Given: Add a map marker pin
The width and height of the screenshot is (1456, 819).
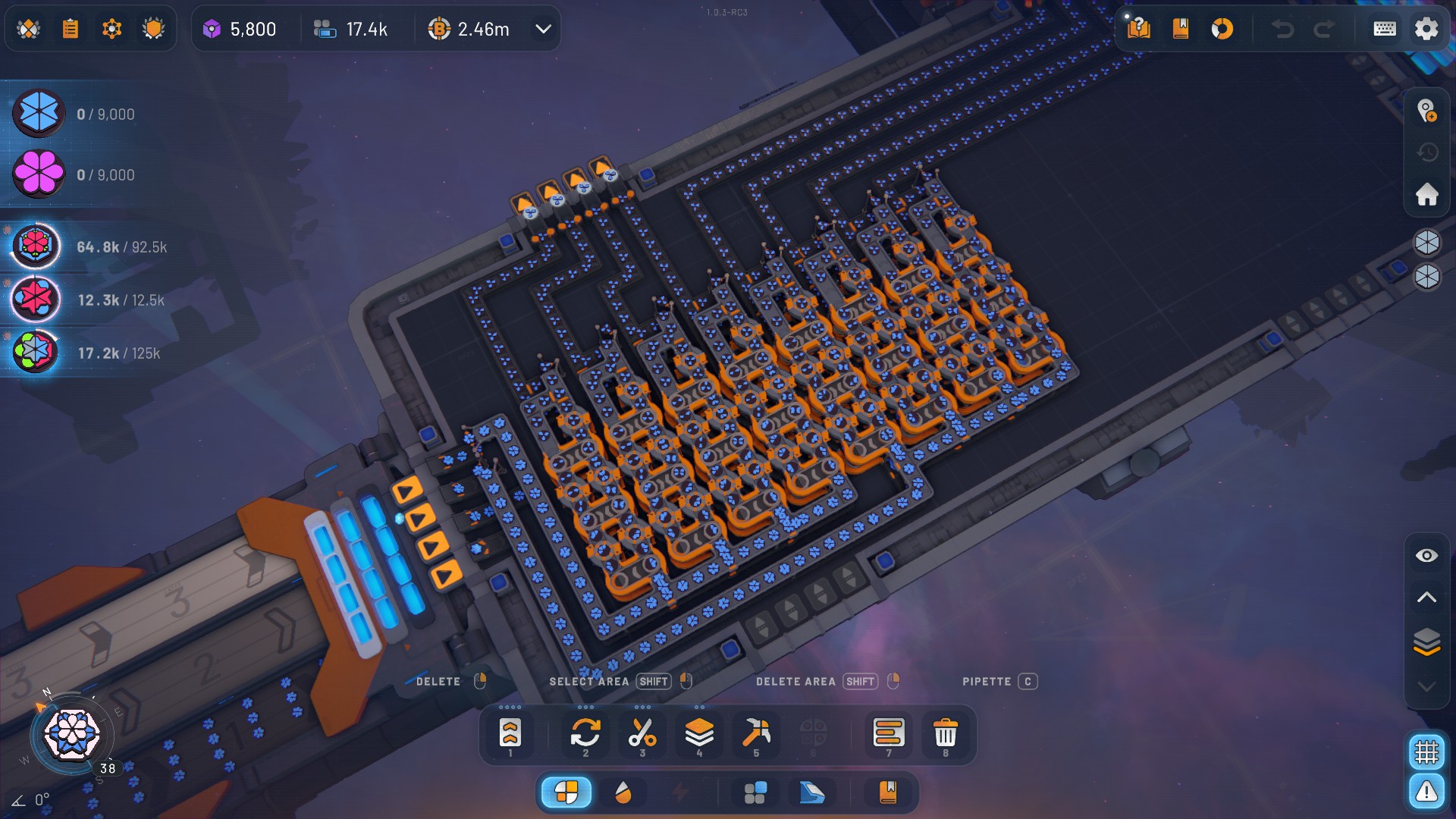Looking at the screenshot, I should click(x=1426, y=111).
